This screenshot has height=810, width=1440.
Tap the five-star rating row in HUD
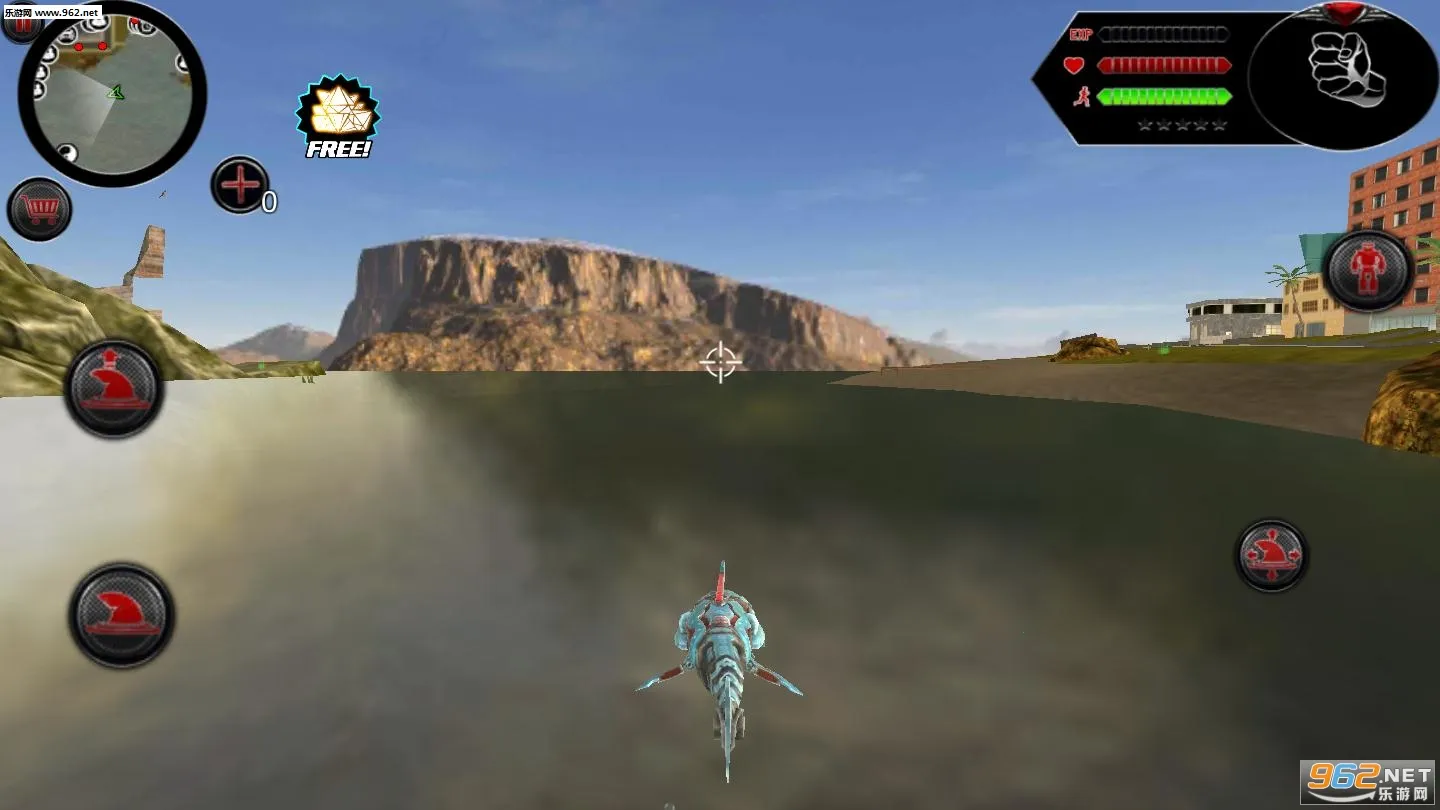pos(1185,124)
